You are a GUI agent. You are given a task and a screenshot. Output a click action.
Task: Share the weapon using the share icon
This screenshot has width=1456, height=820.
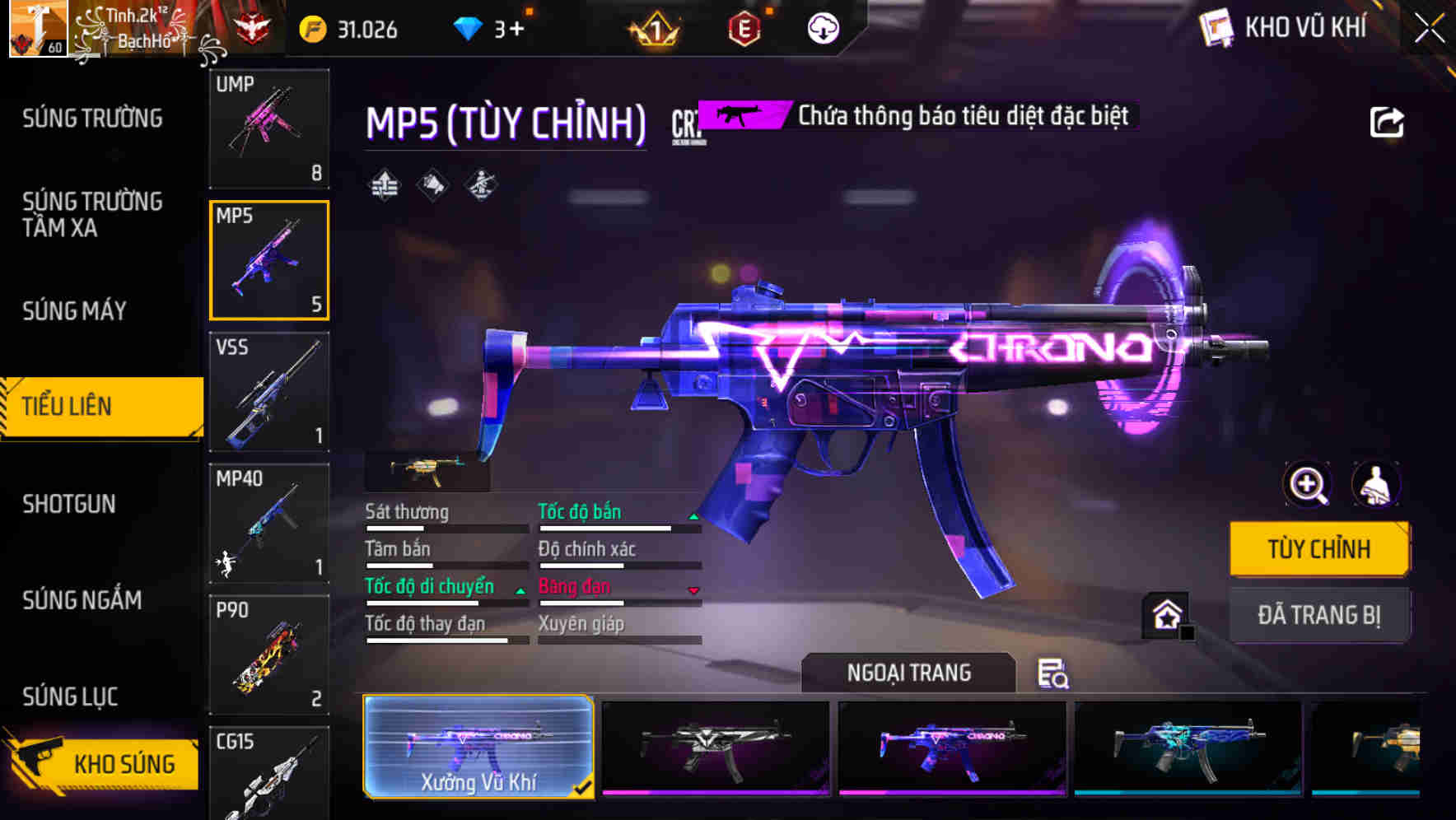click(x=1386, y=123)
